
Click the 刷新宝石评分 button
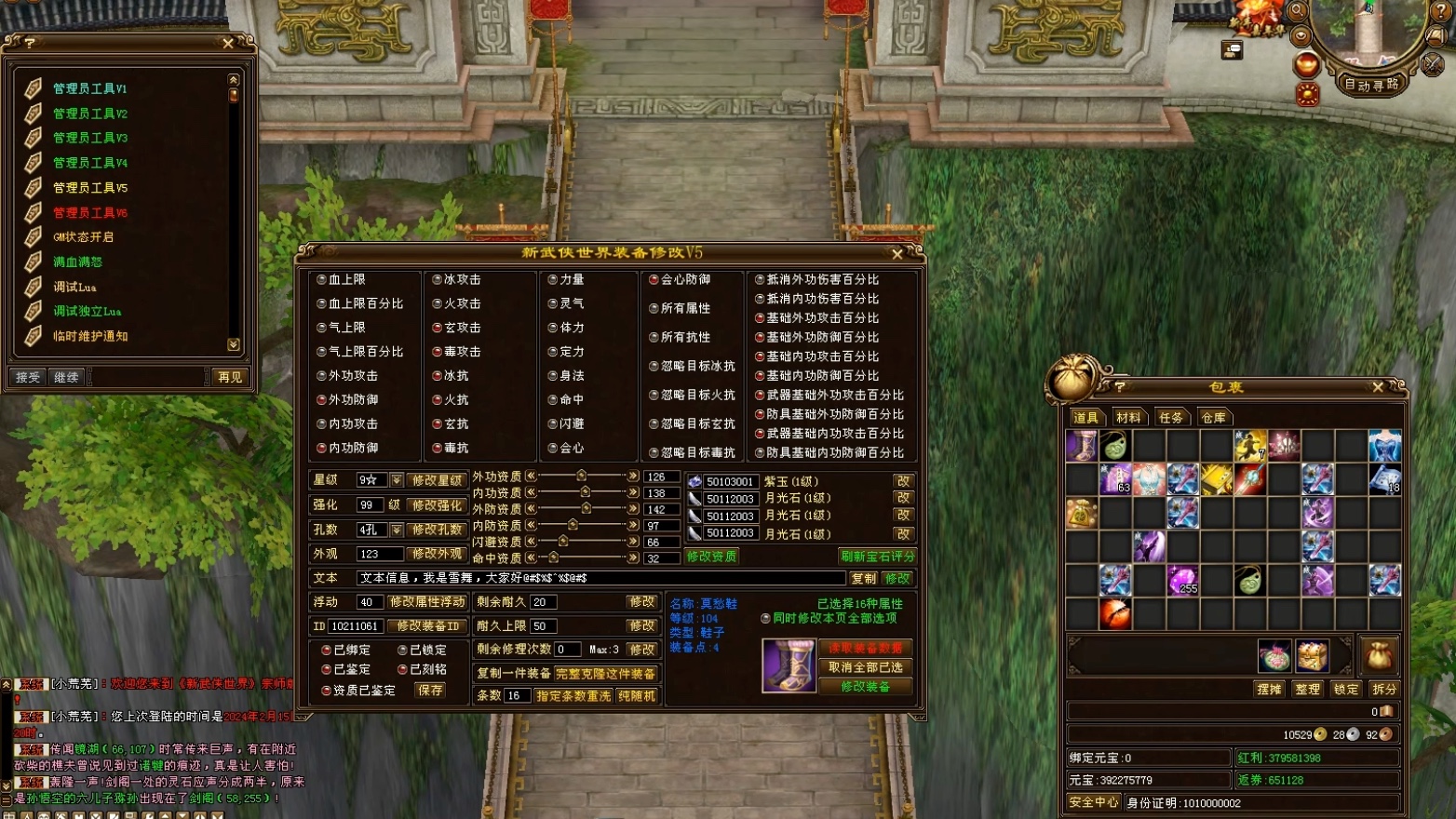coord(876,555)
